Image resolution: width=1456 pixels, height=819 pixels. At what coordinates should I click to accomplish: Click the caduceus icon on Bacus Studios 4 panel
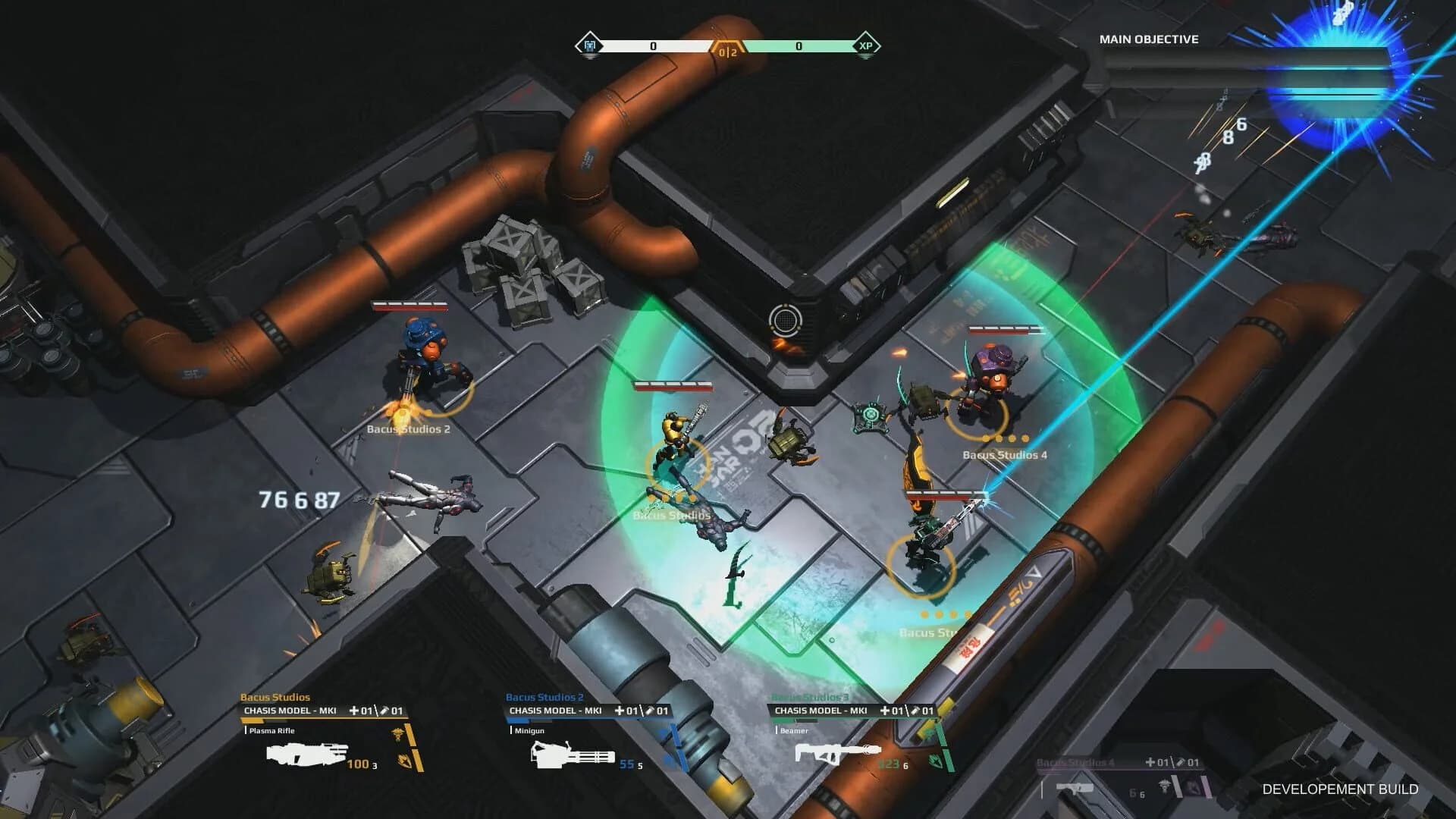(x=1165, y=783)
